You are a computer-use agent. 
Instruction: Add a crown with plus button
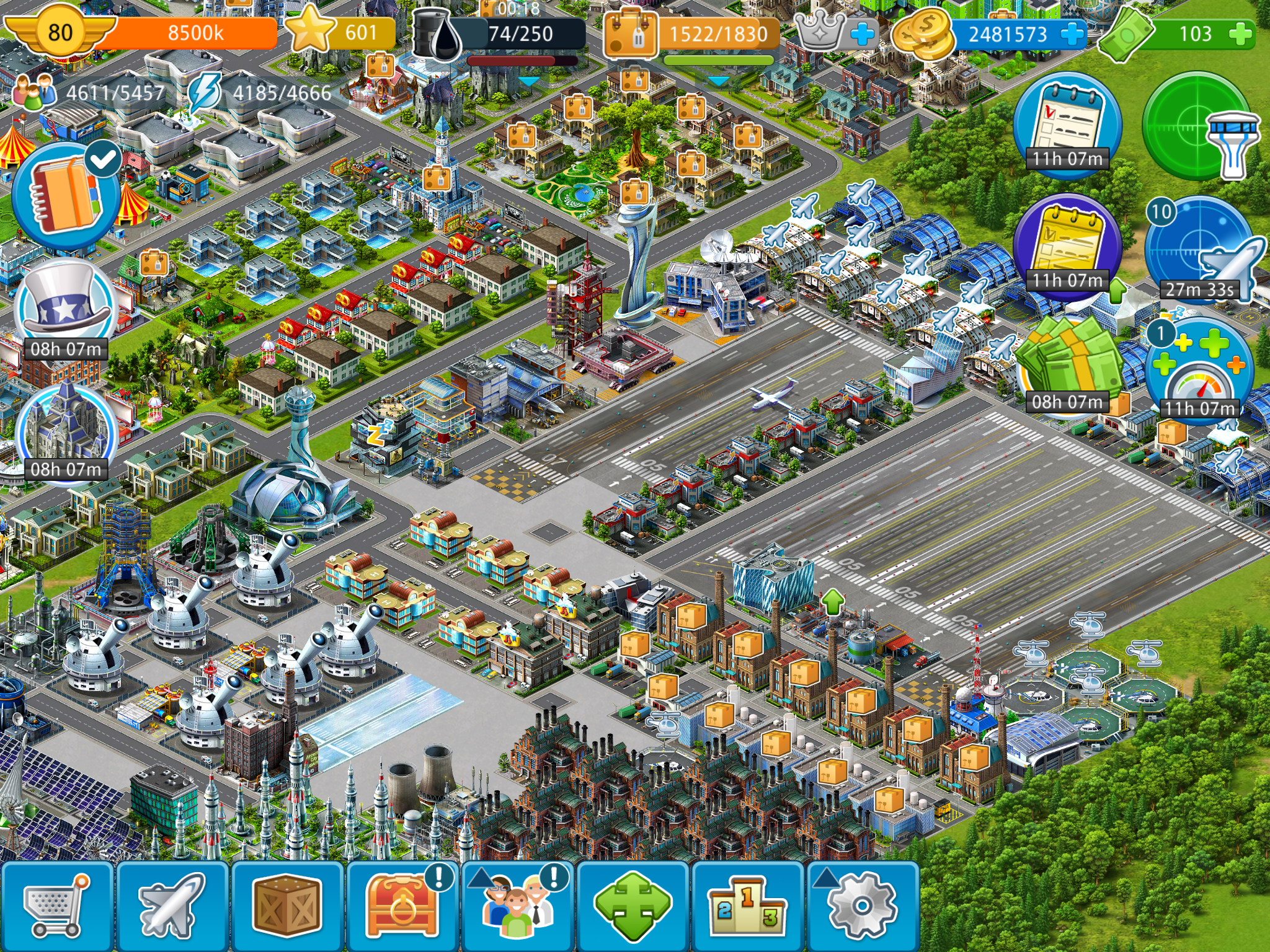862,34
